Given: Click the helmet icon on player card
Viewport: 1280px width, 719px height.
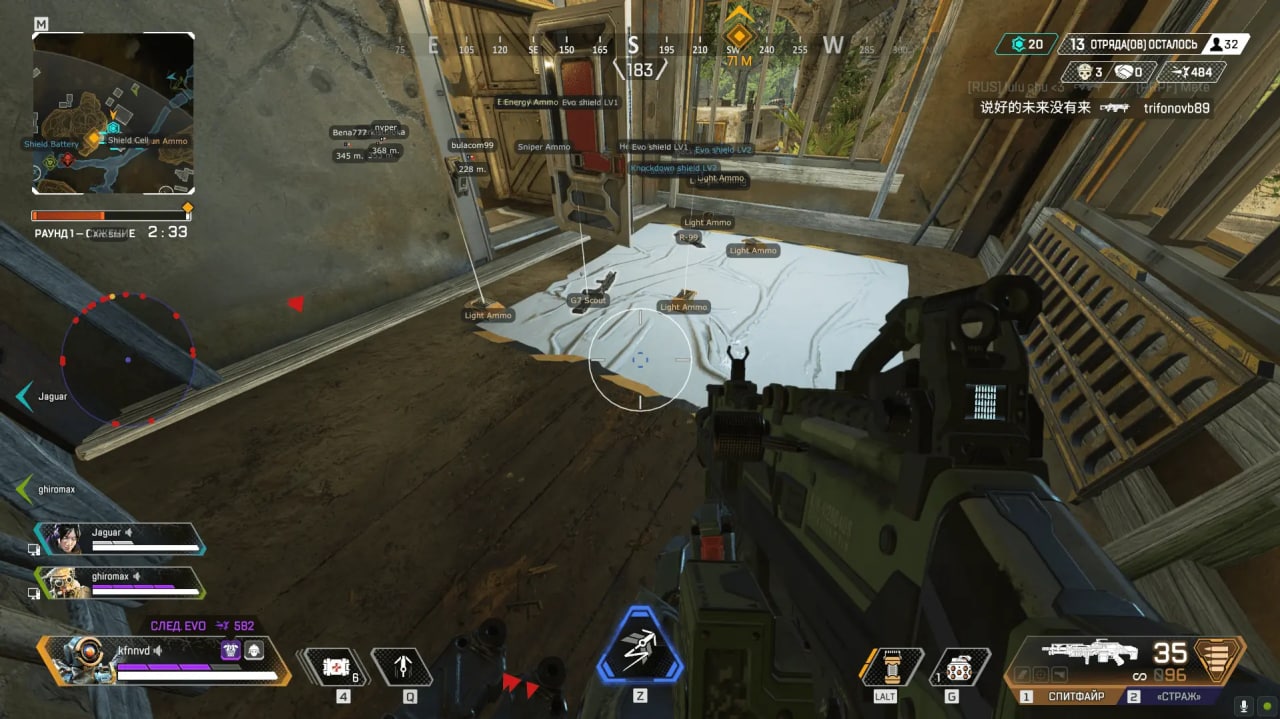Looking at the screenshot, I should (x=254, y=651).
